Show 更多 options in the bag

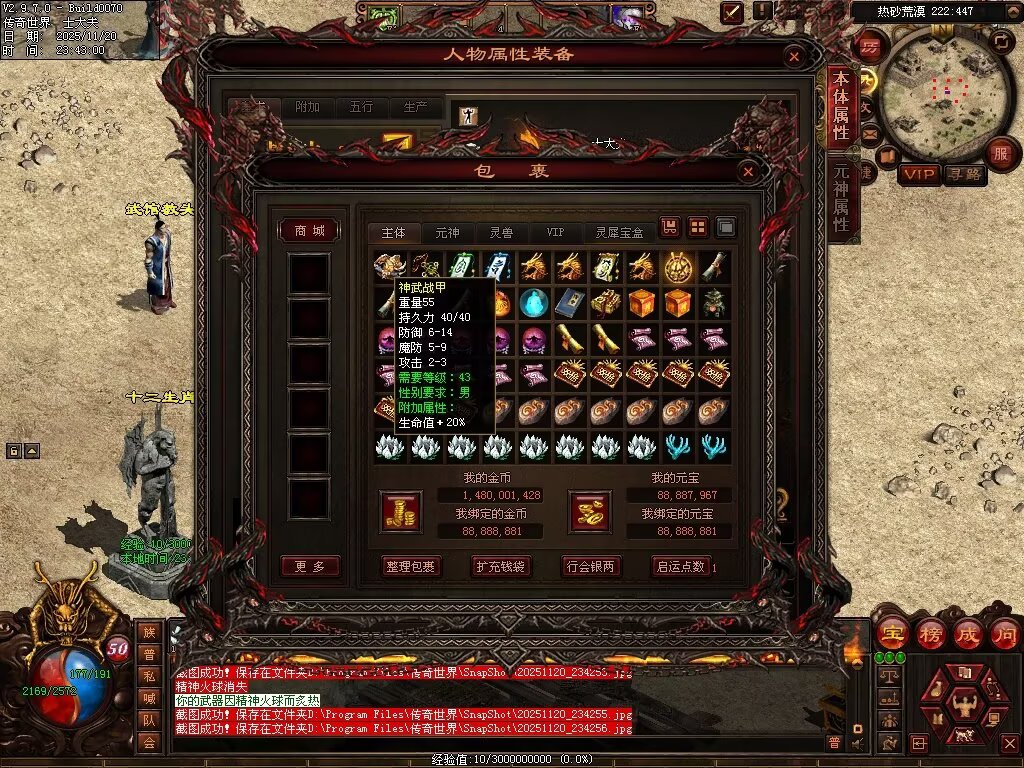[309, 566]
